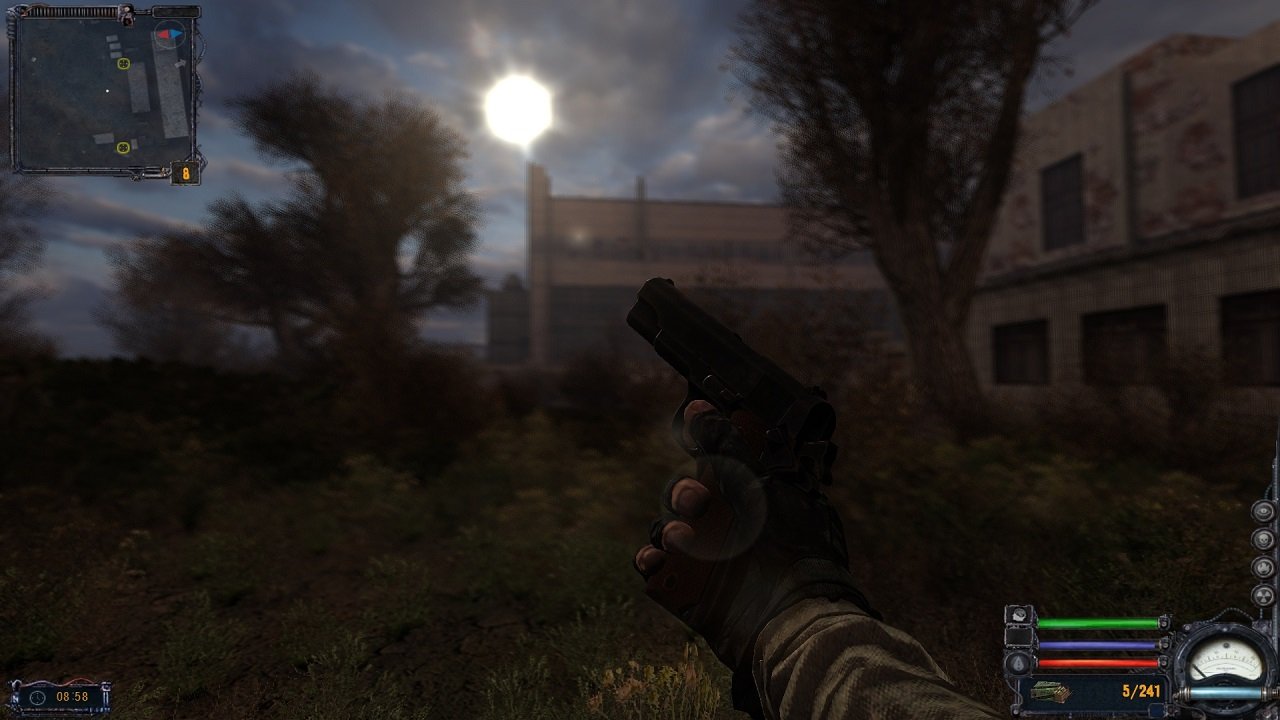This screenshot has height=720, width=1280.
Task: Click the white player dot on the minimap
Action: pos(107,90)
